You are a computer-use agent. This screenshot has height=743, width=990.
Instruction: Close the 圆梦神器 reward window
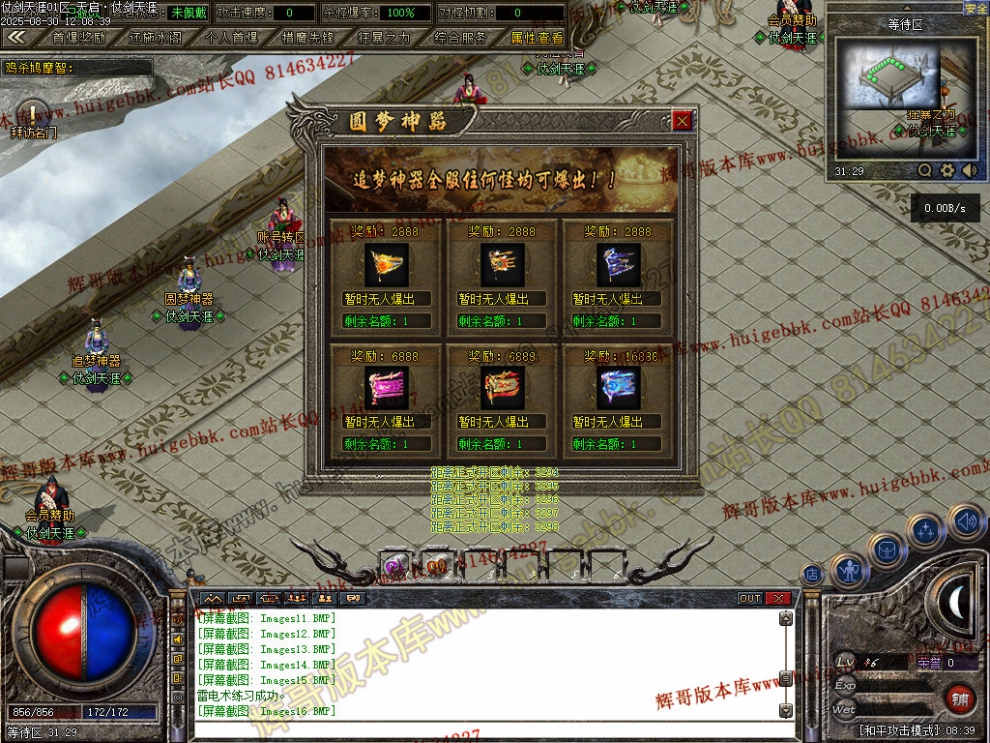tap(682, 121)
